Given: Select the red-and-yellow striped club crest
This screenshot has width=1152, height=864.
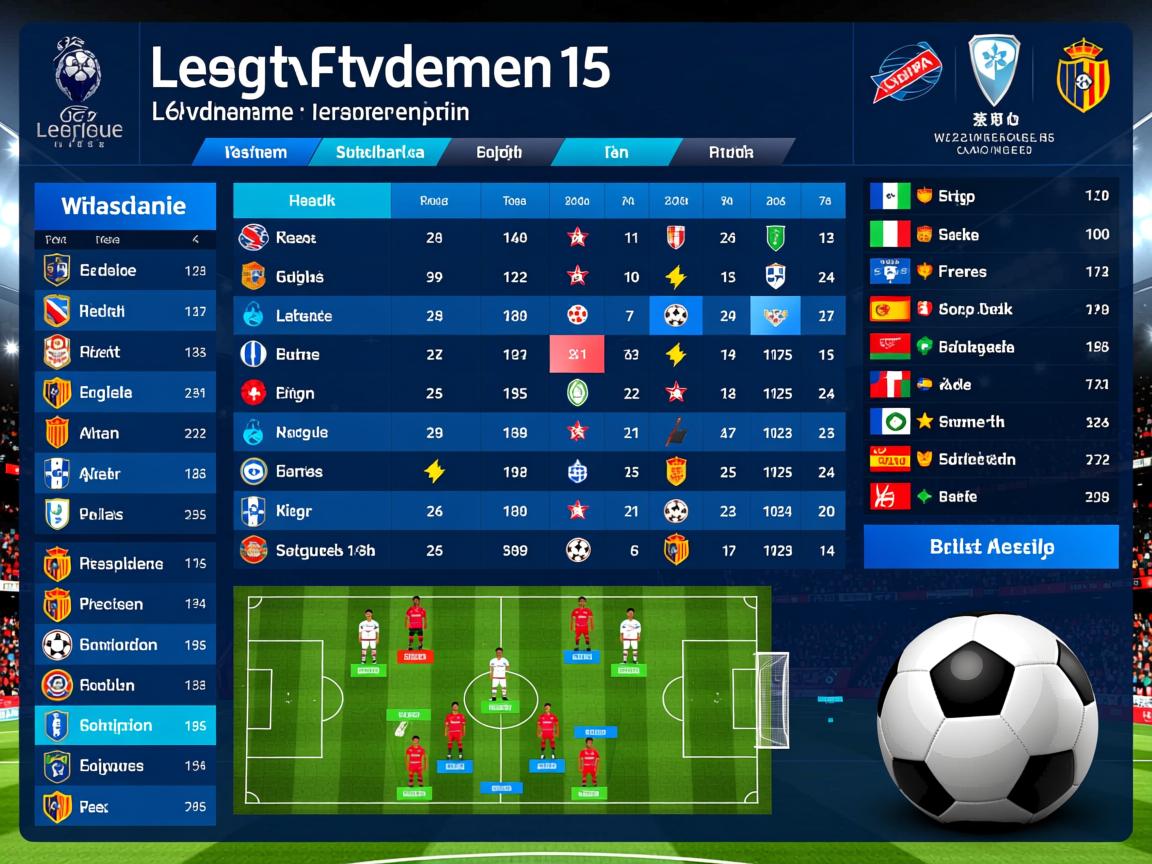Looking at the screenshot, I should (x=1083, y=75).
